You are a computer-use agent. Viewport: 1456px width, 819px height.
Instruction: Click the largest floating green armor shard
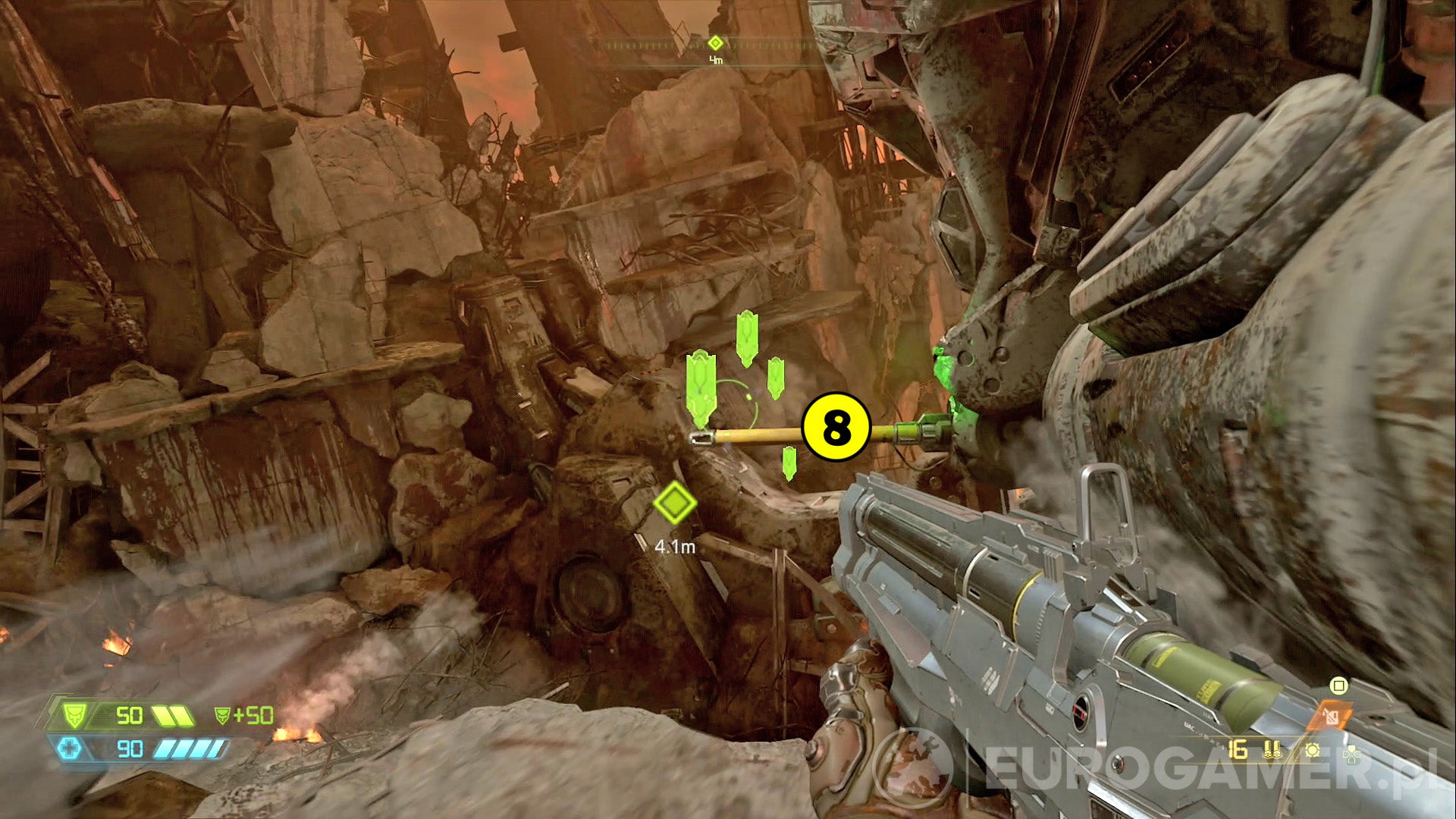pyautogui.click(x=701, y=387)
